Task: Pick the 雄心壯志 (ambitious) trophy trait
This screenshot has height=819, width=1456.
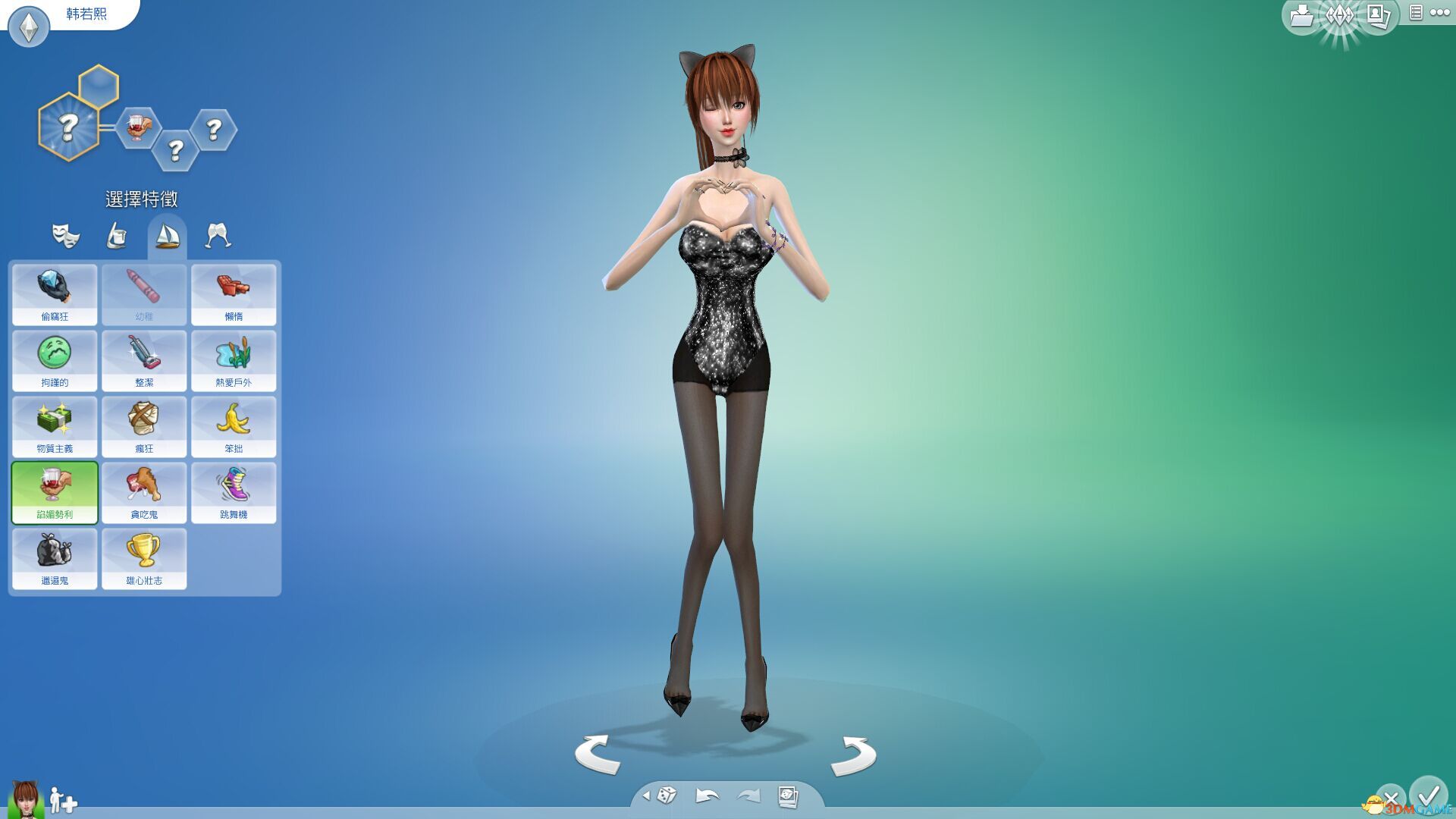Action: pyautogui.click(x=144, y=559)
